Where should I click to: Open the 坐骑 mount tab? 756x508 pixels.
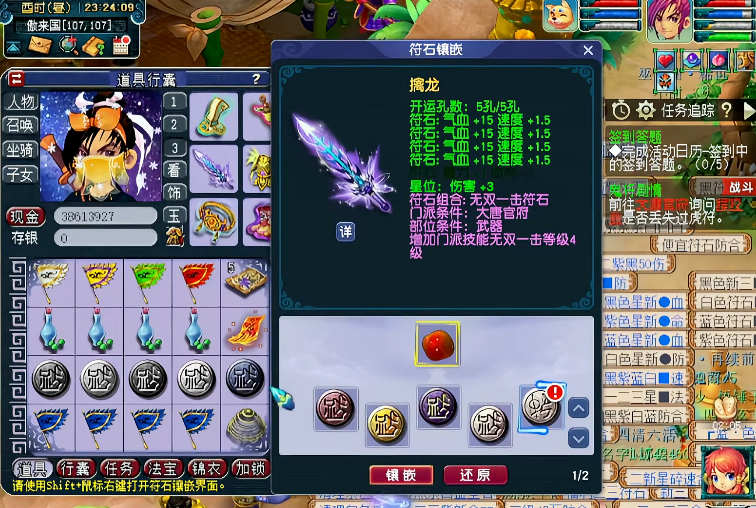point(21,150)
